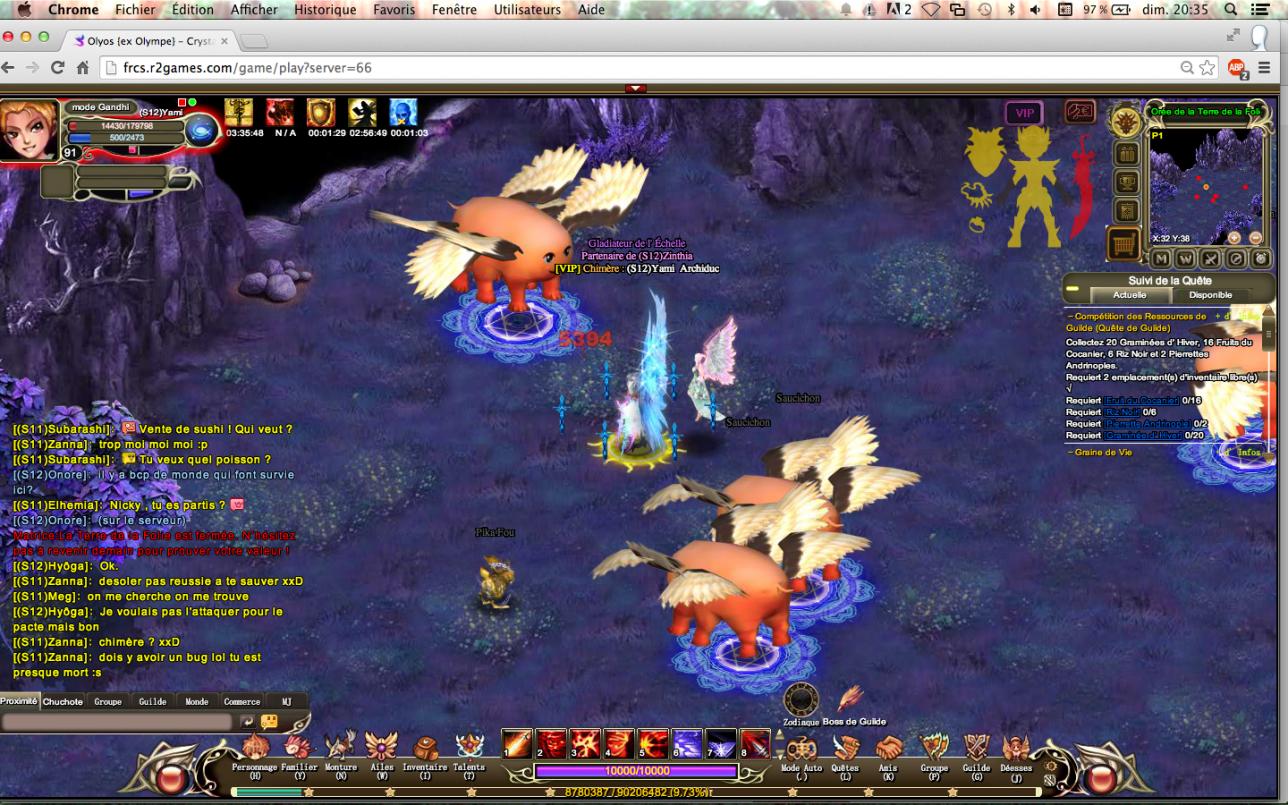
Task: Open the Talents menu
Action: point(469,748)
